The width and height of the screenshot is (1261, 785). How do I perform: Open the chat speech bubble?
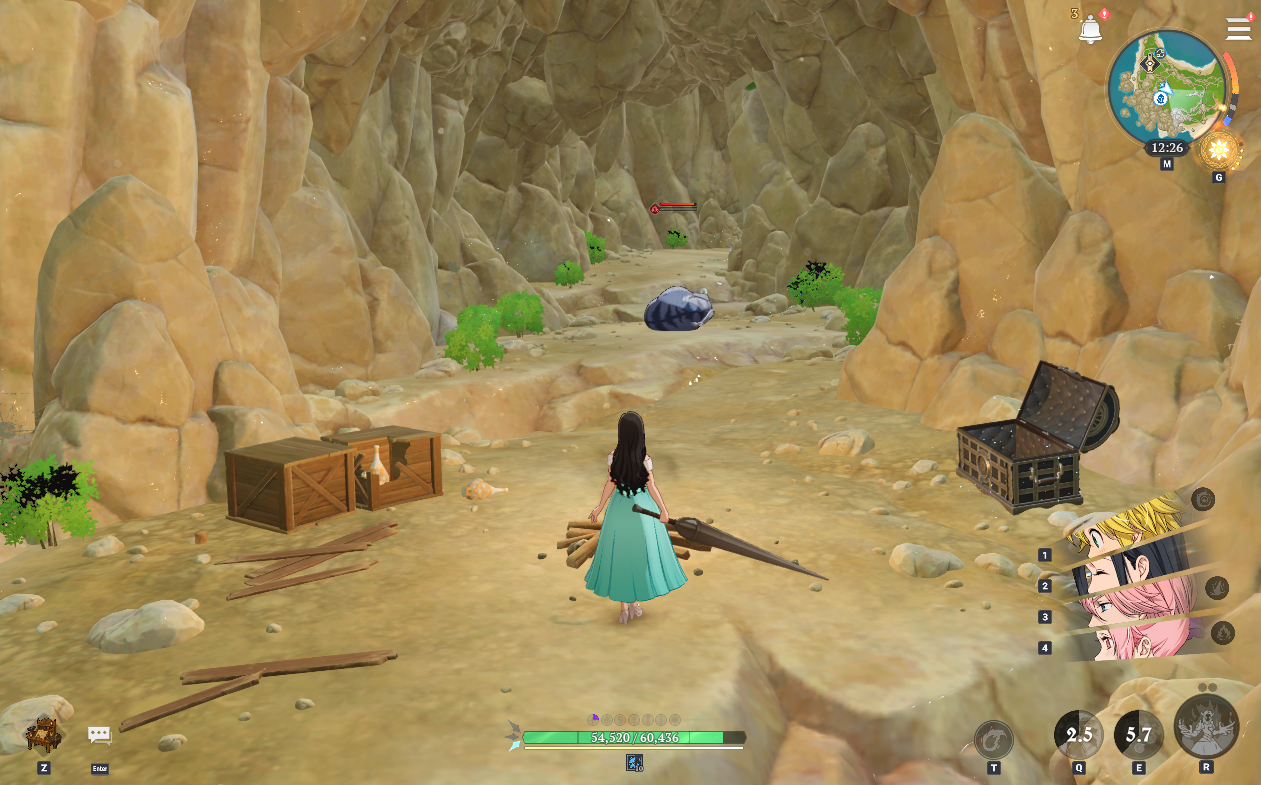point(99,736)
